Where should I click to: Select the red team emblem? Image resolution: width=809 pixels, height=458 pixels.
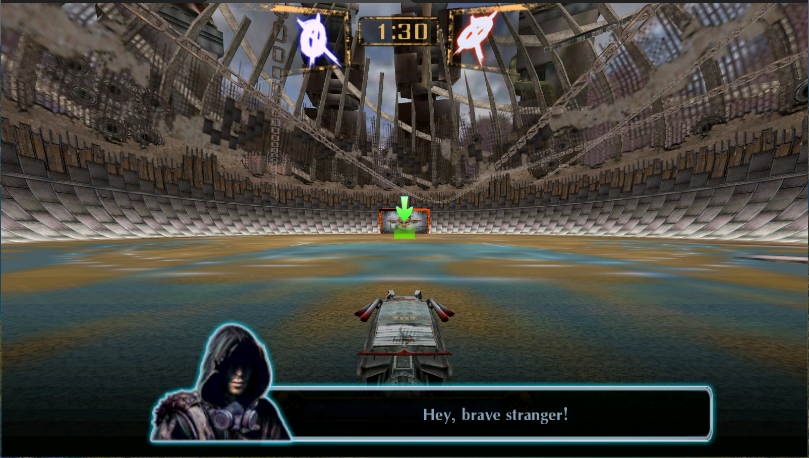(x=475, y=37)
